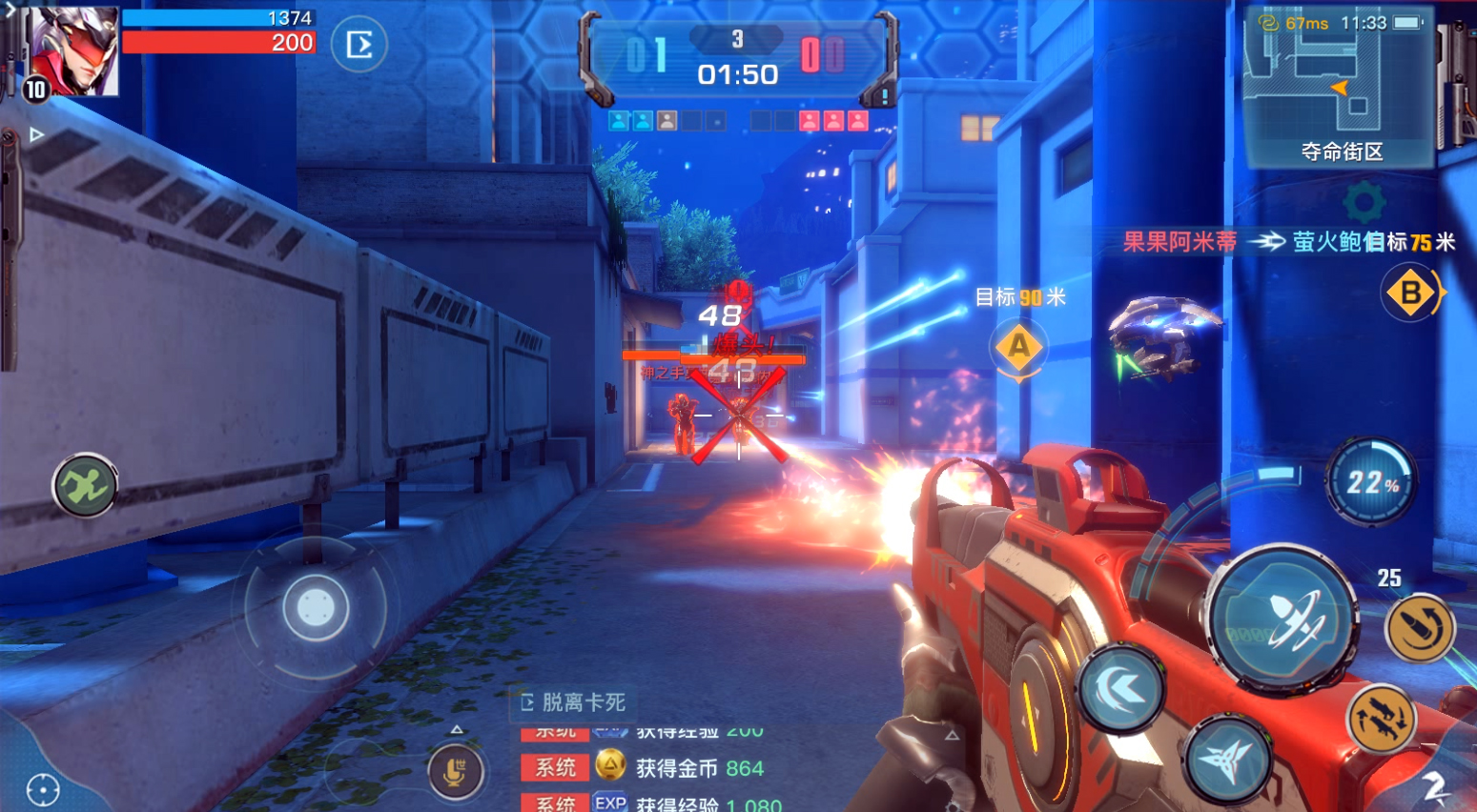1477x812 pixels.
Task: Click the hero portrait avatar
Action: click(72, 51)
